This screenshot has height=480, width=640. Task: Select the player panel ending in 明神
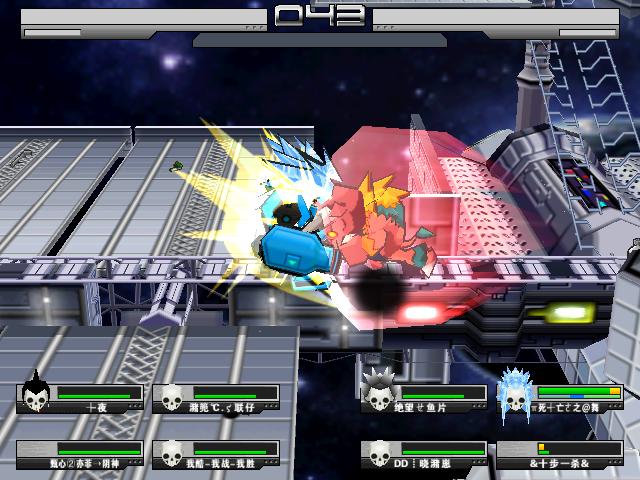click(80, 456)
